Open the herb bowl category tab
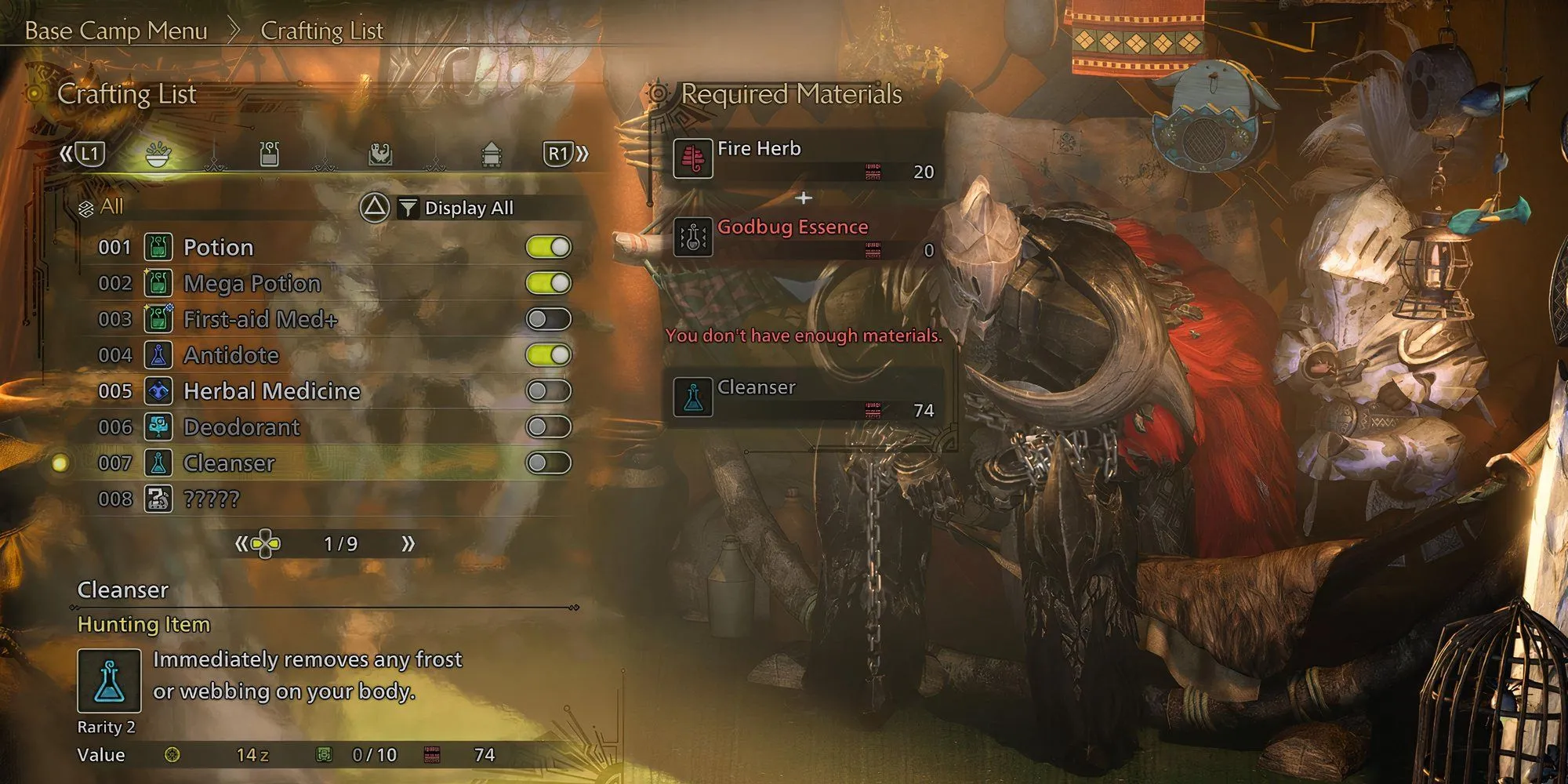1568x784 pixels. click(158, 154)
